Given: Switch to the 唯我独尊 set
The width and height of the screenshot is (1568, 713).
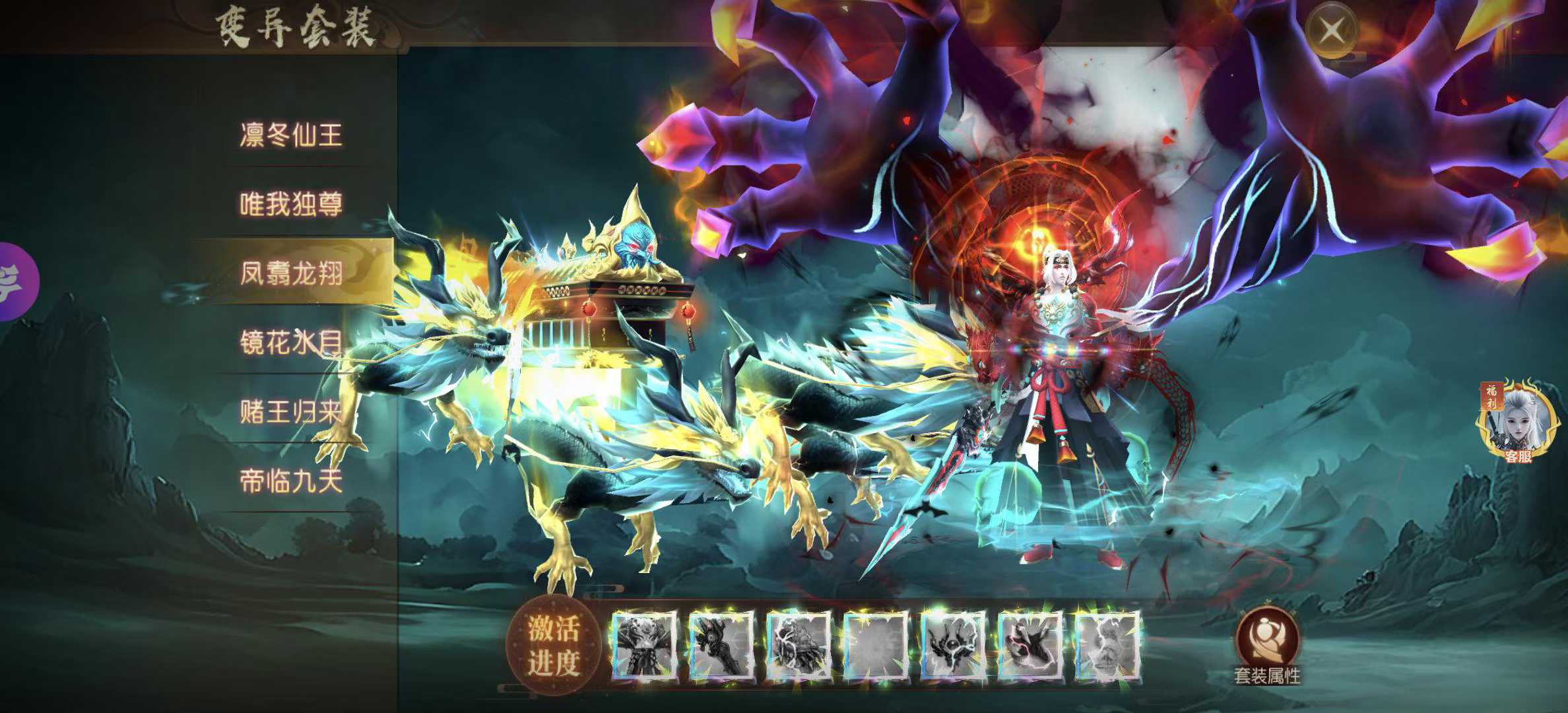Looking at the screenshot, I should tap(291, 205).
